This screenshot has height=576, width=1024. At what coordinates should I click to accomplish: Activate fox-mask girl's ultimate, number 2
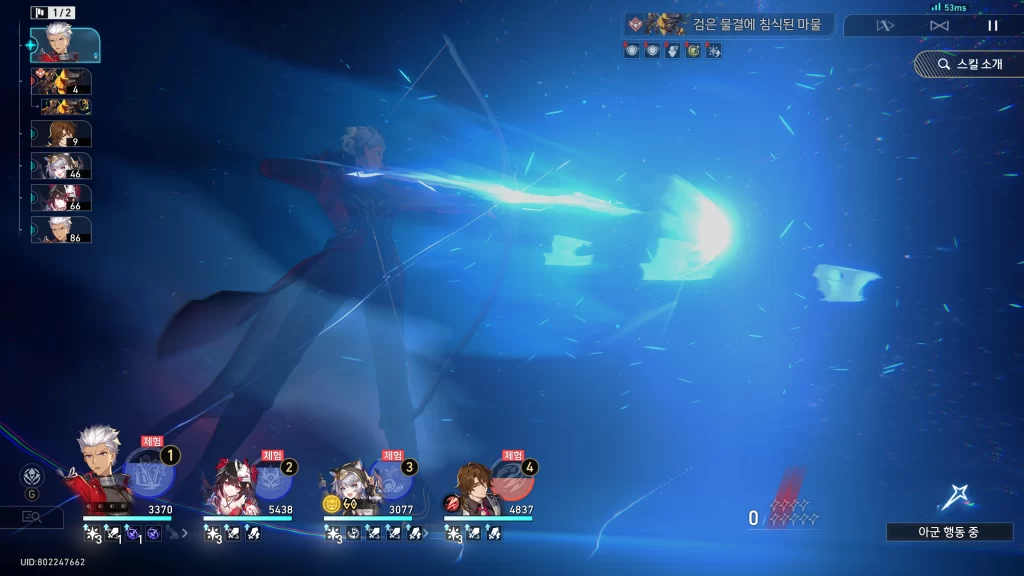coord(270,481)
